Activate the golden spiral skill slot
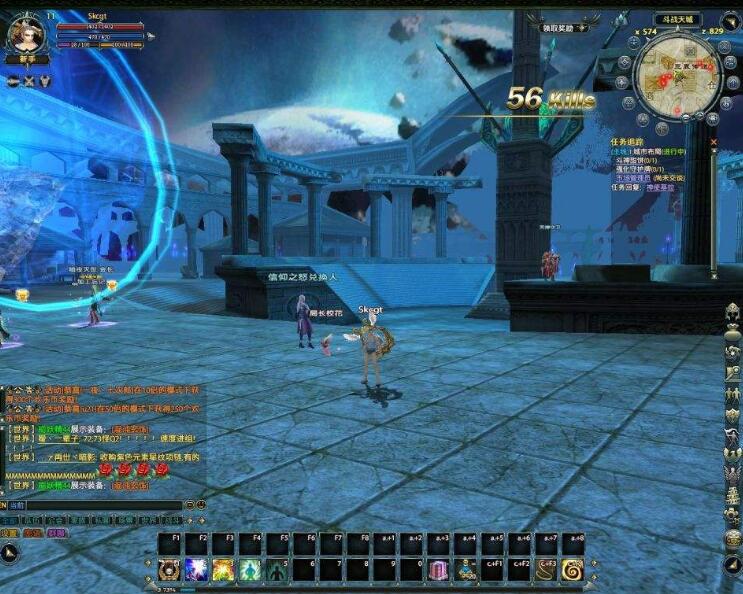Viewport: 743px width, 594px height. click(573, 570)
